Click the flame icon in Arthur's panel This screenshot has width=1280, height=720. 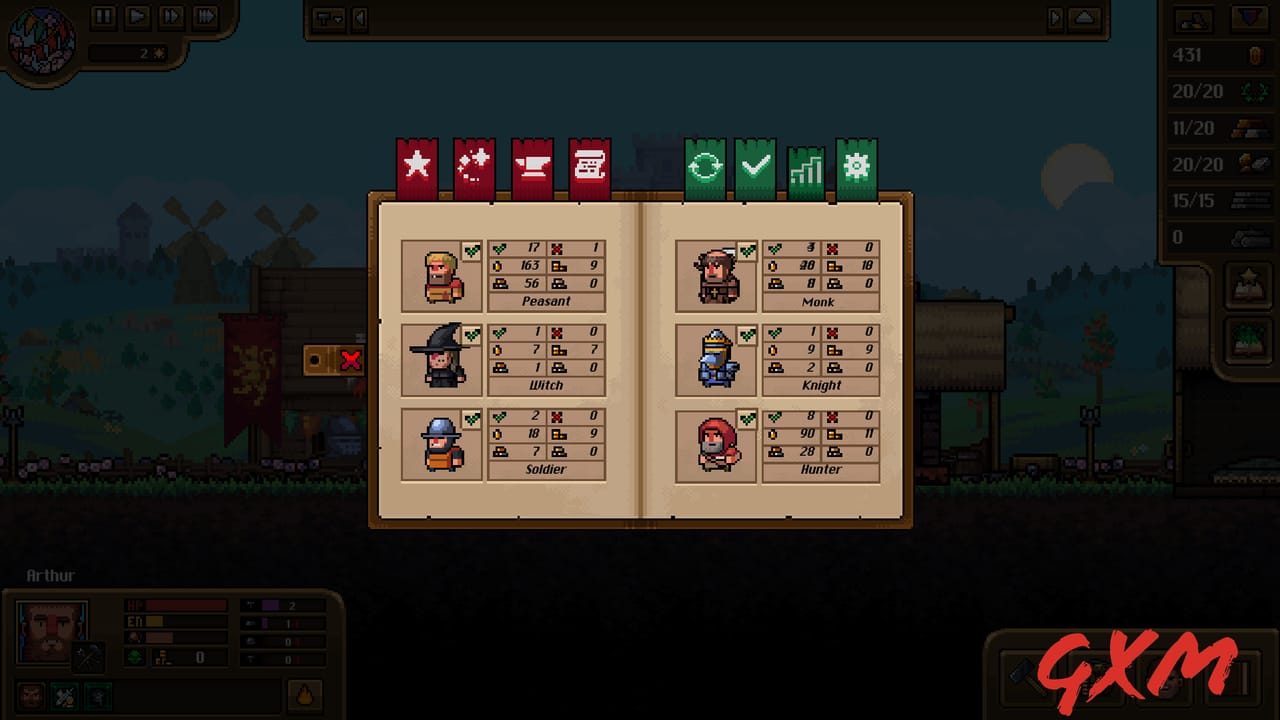click(305, 695)
